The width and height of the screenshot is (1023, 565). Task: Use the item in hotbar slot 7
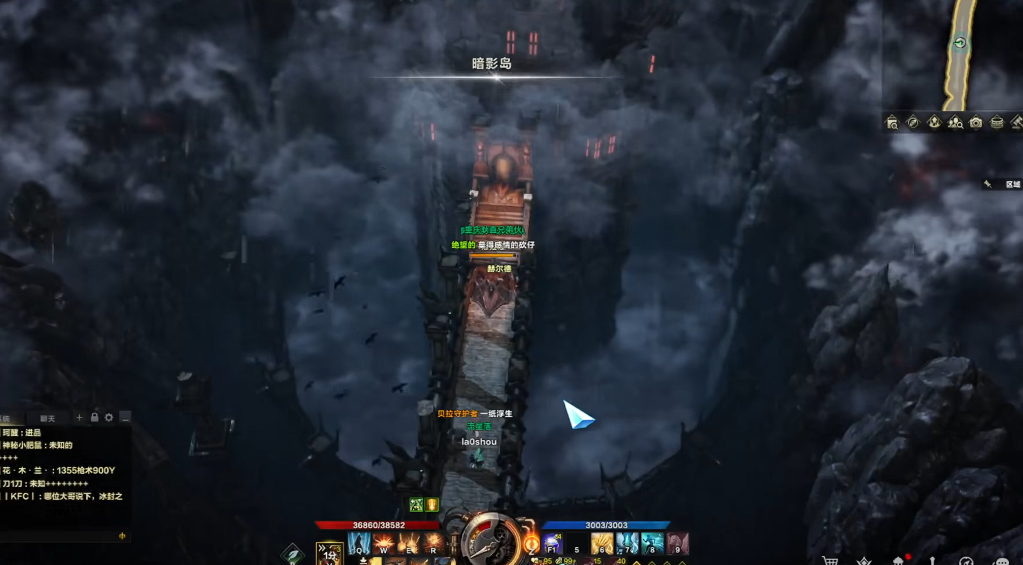point(627,543)
